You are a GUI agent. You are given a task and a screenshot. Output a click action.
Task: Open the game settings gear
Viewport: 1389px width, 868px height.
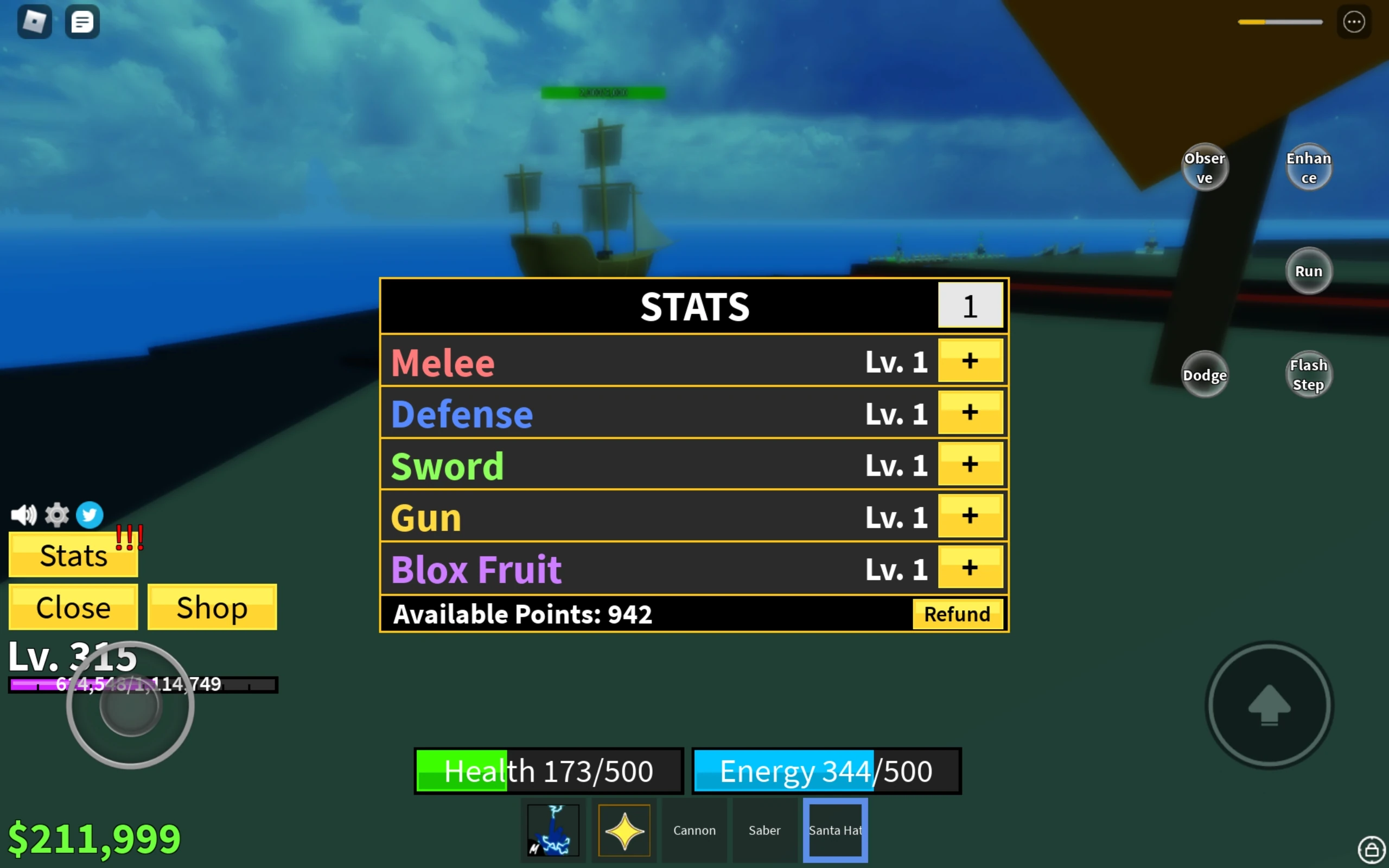[x=56, y=514]
